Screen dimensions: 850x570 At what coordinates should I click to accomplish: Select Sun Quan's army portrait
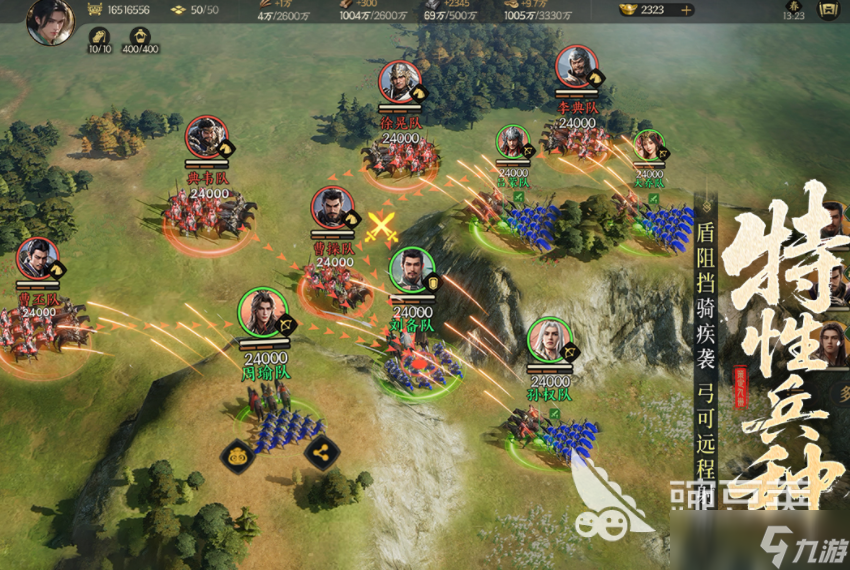[548, 341]
